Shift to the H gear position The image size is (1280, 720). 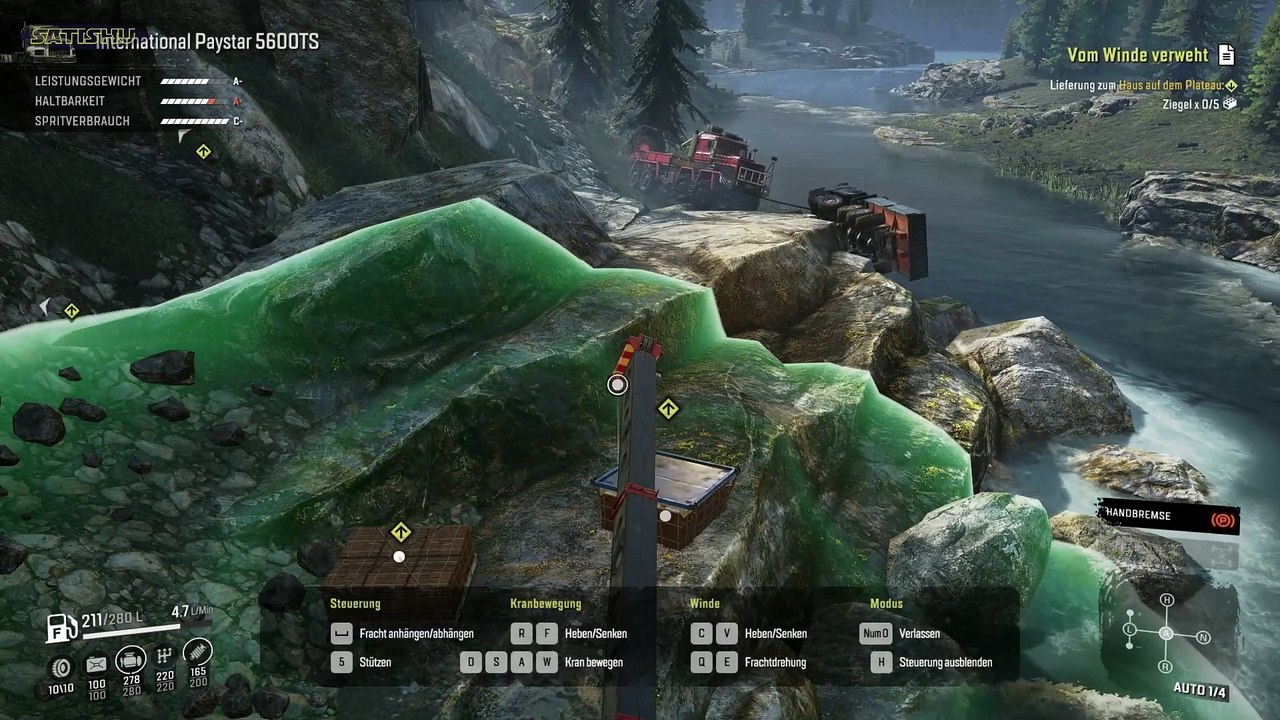point(1166,600)
